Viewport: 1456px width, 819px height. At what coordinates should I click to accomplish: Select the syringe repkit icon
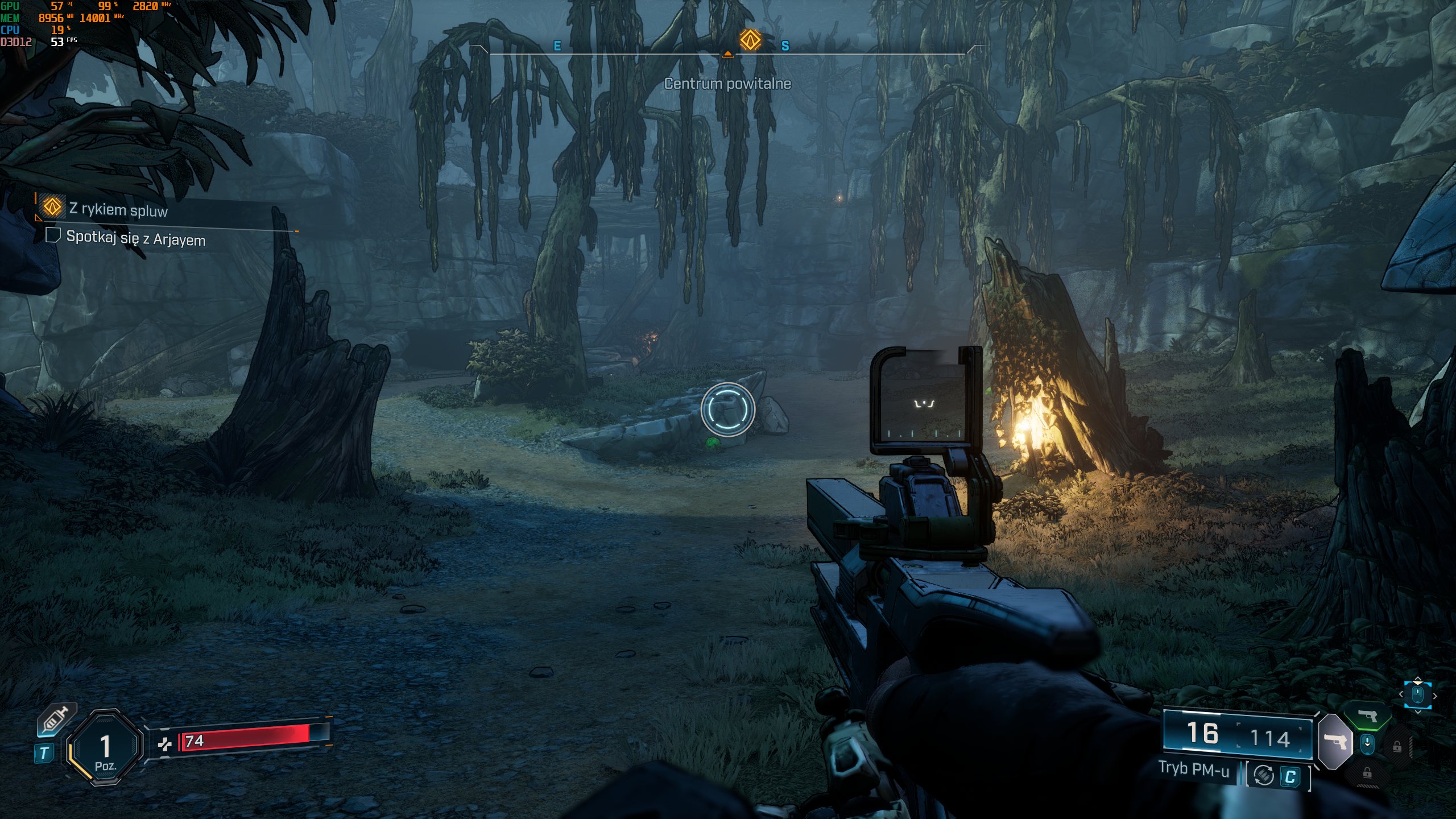point(55,721)
